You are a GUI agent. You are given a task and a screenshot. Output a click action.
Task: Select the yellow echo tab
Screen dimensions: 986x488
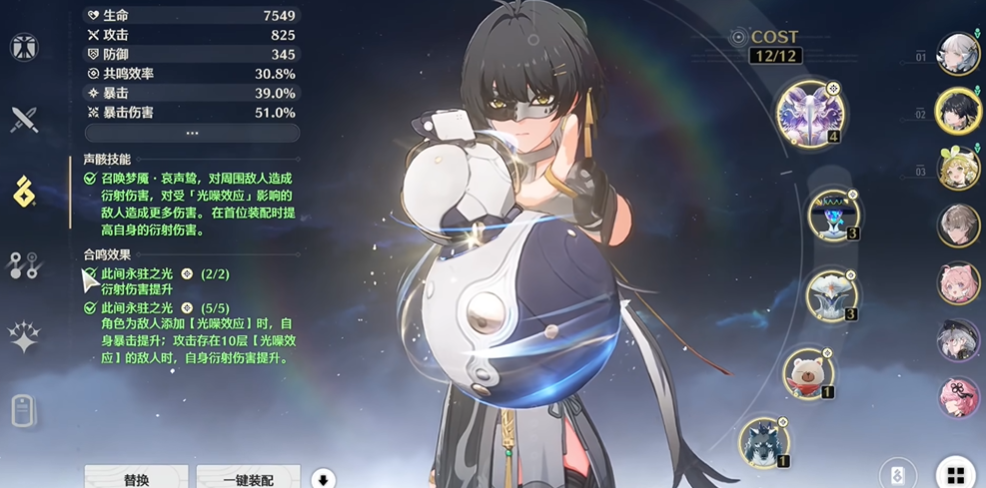tap(24, 191)
